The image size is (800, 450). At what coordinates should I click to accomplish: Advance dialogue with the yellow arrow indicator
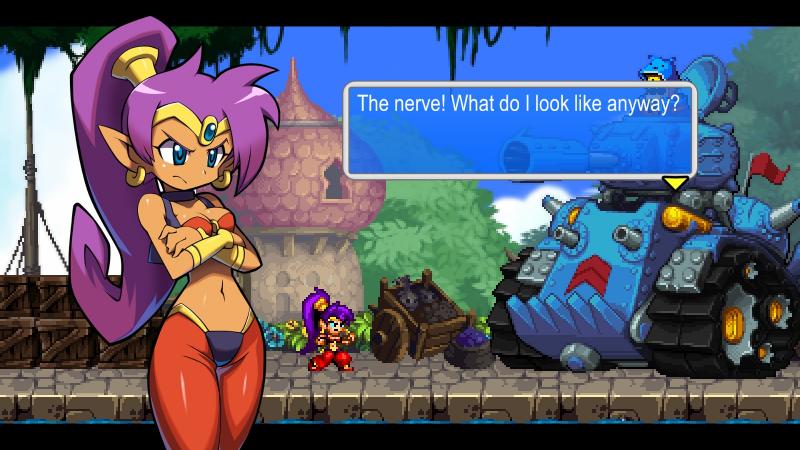pos(676,183)
